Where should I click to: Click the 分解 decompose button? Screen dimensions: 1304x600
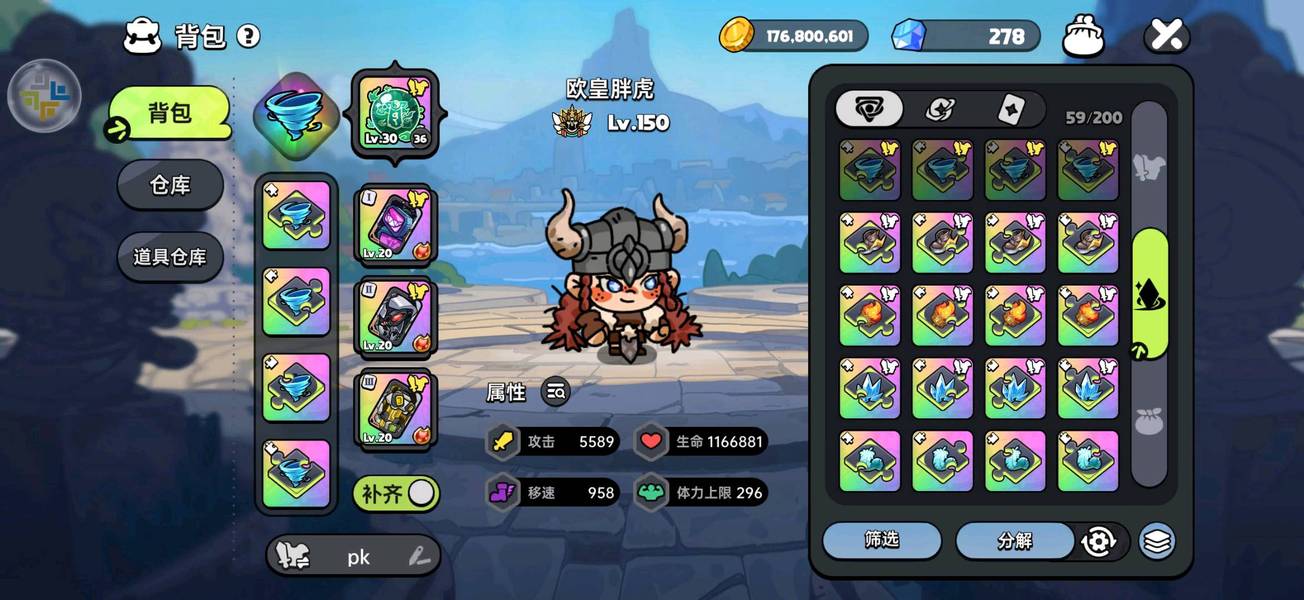[x=1014, y=541]
